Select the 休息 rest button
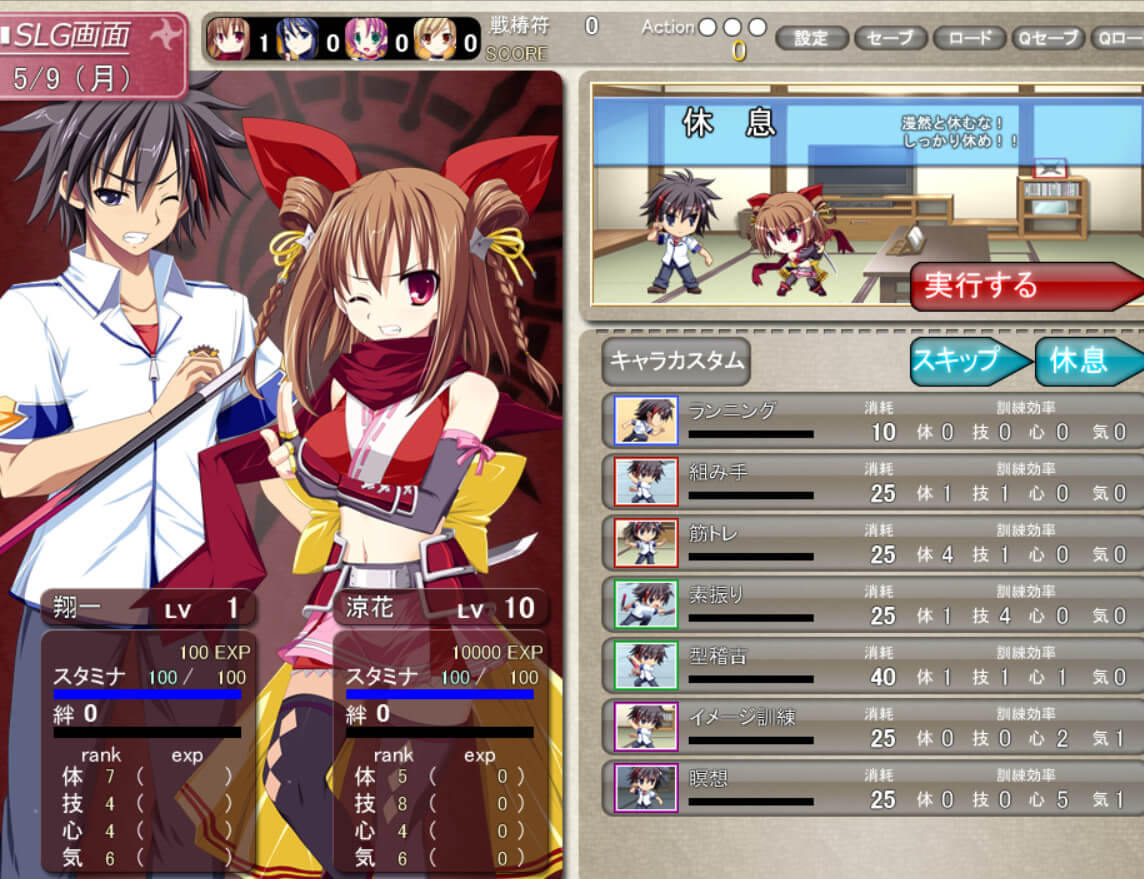Viewport: 1144px width, 879px height. (1085, 361)
